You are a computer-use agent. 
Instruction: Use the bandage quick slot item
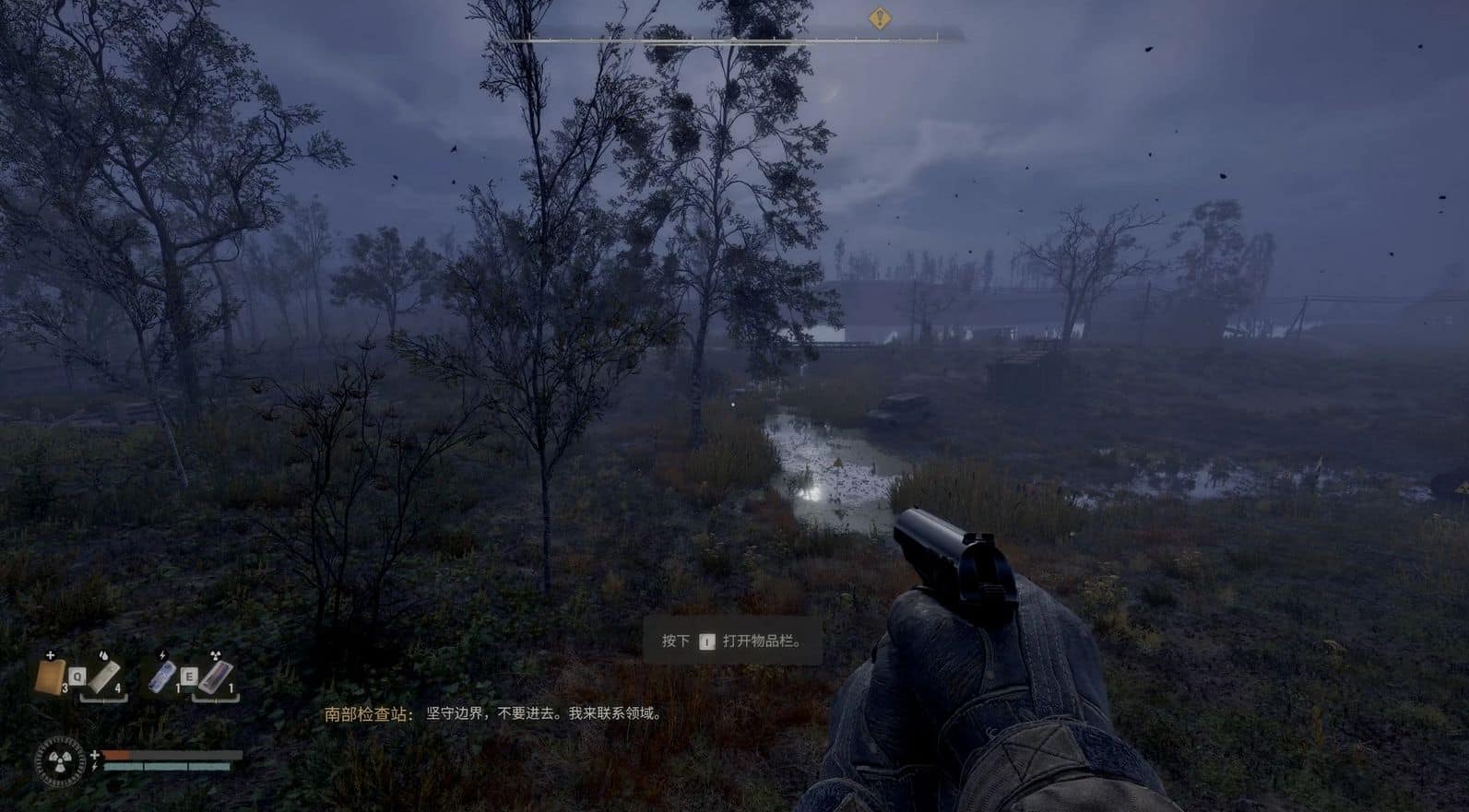point(104,677)
